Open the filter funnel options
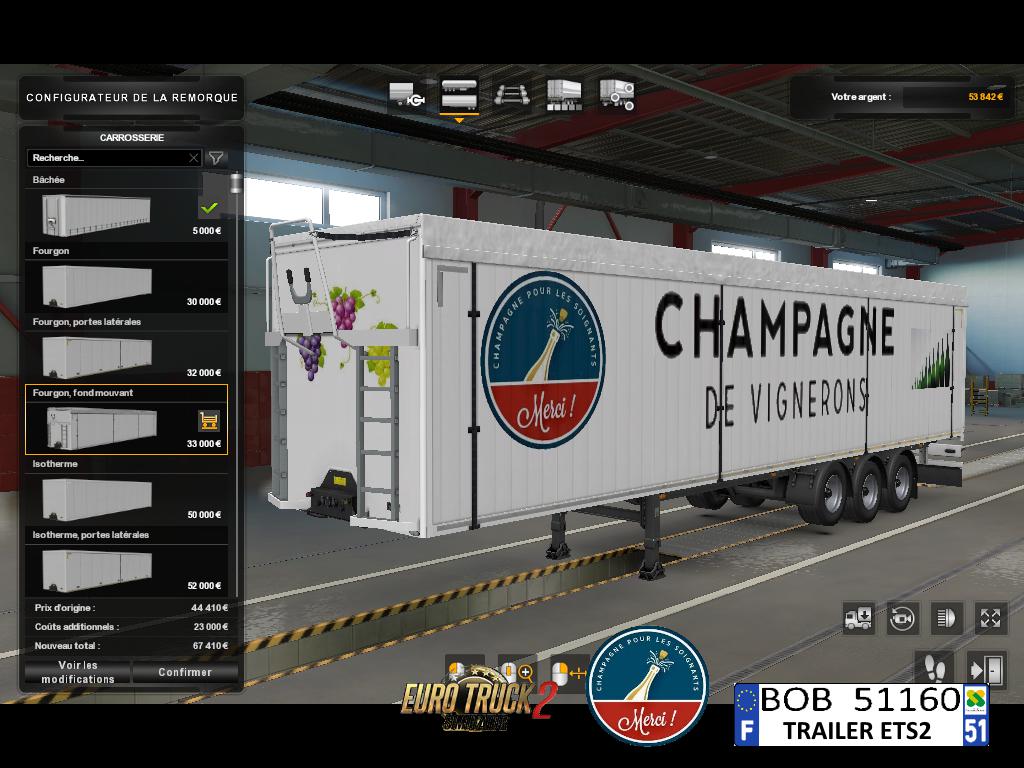The height and width of the screenshot is (768, 1024). click(x=216, y=158)
